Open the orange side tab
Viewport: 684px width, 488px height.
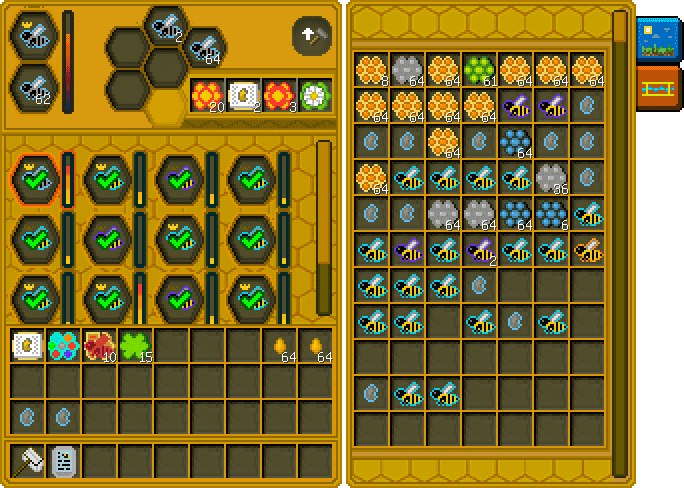656,89
